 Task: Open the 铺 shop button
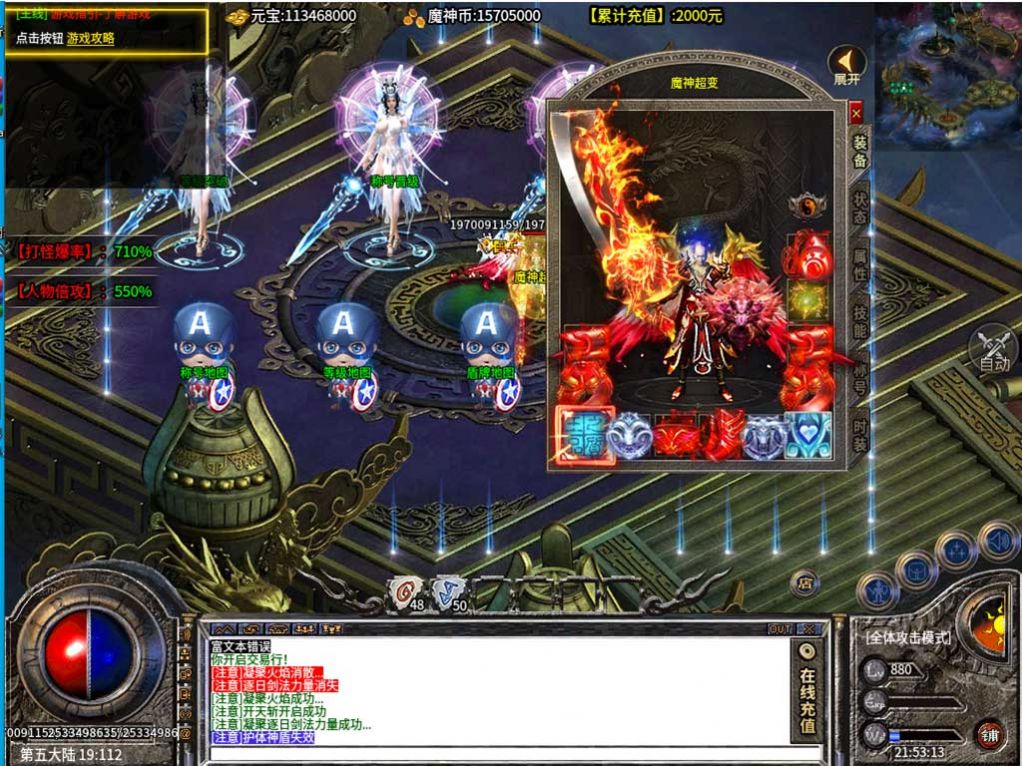[989, 735]
